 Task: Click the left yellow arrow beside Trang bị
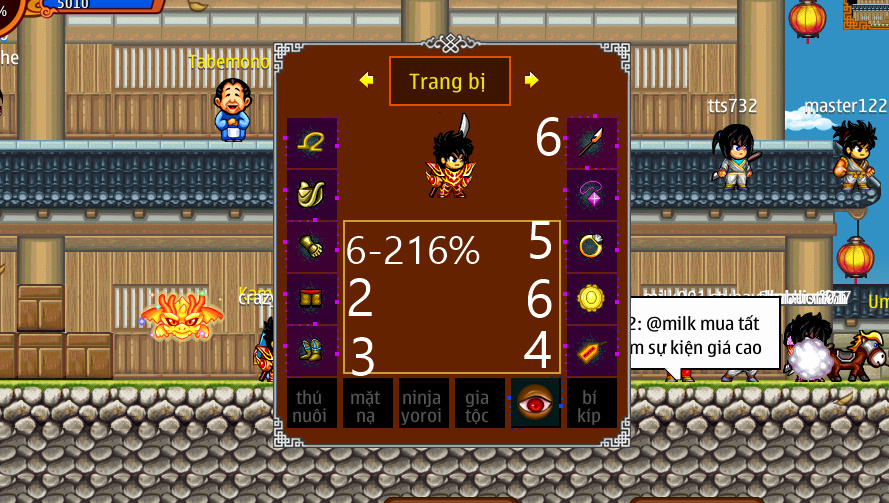[x=366, y=80]
